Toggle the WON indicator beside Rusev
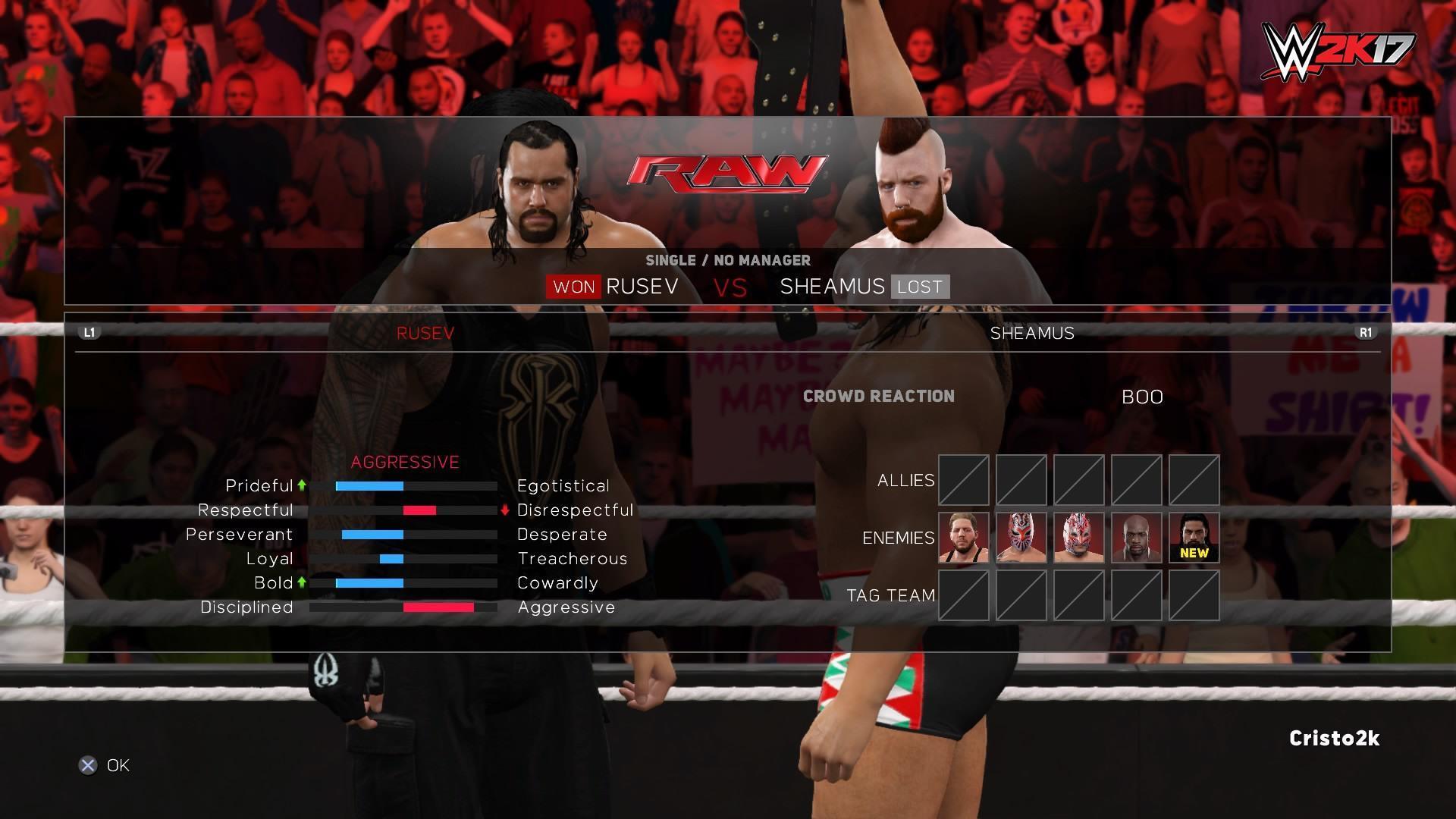This screenshot has width=1456, height=819. click(574, 287)
